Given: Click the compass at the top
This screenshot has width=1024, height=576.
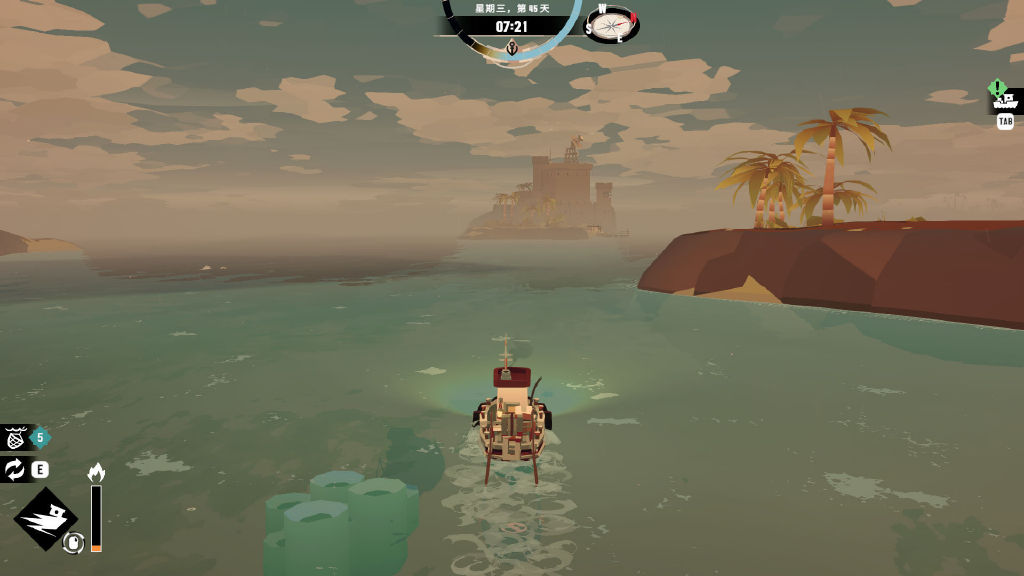Looking at the screenshot, I should tap(611, 24).
